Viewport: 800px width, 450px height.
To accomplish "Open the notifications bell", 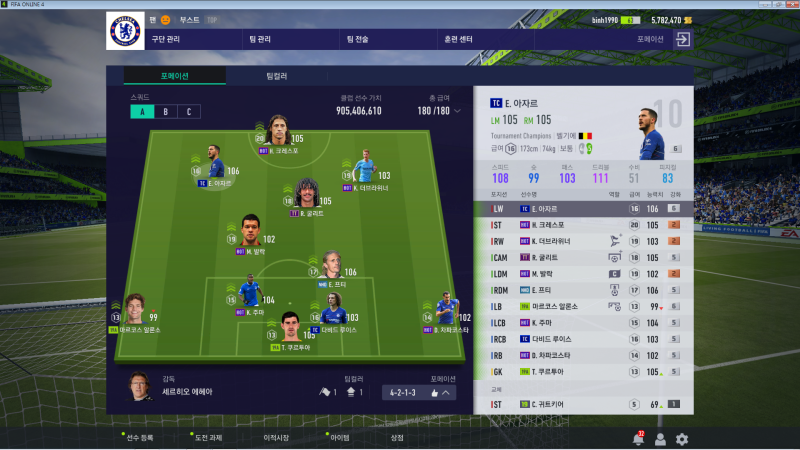I will pos(637,439).
